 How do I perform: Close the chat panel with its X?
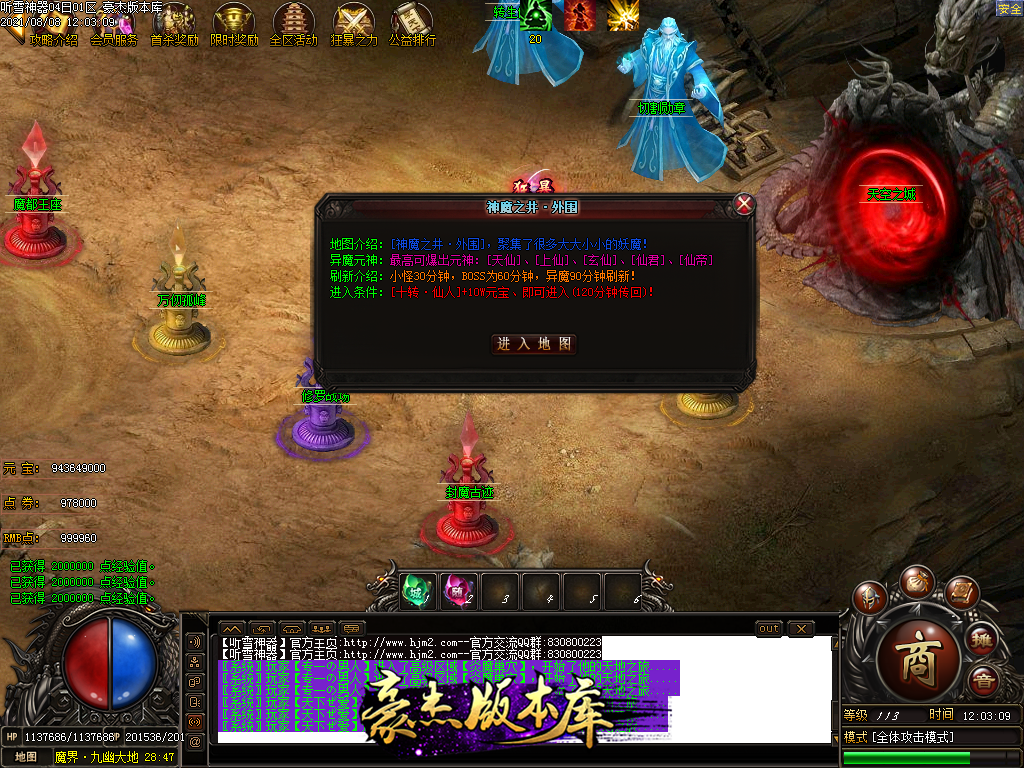click(x=800, y=629)
